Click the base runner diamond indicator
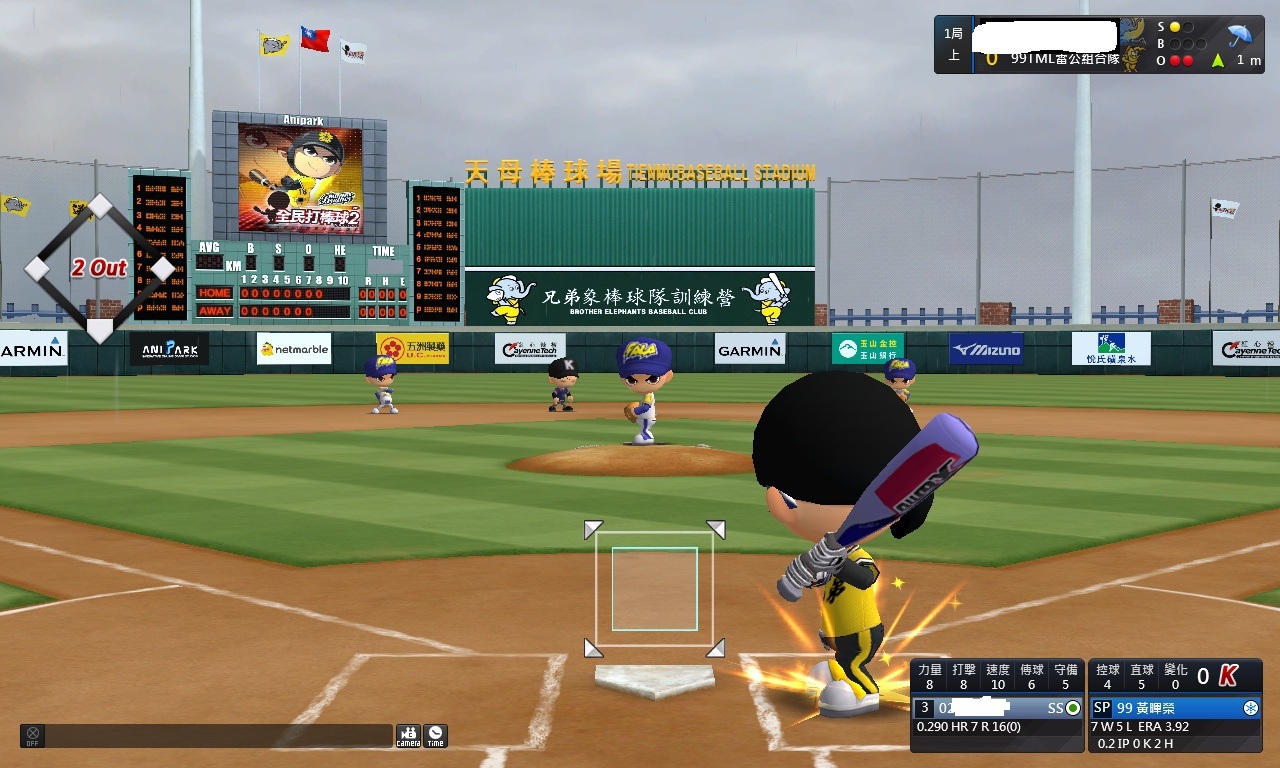The height and width of the screenshot is (768, 1280). pyautogui.click(x=100, y=268)
